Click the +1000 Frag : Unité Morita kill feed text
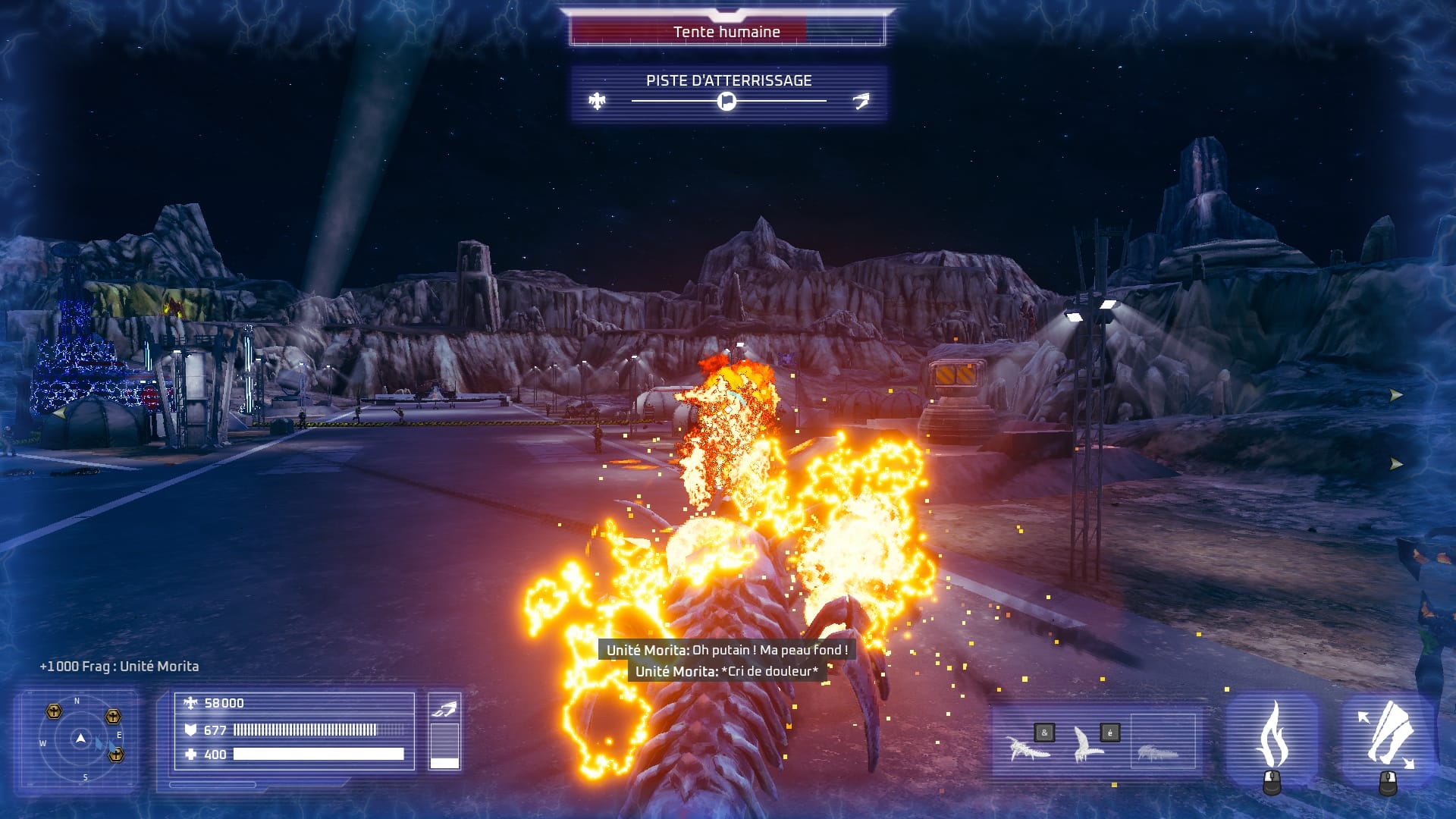 [119, 666]
